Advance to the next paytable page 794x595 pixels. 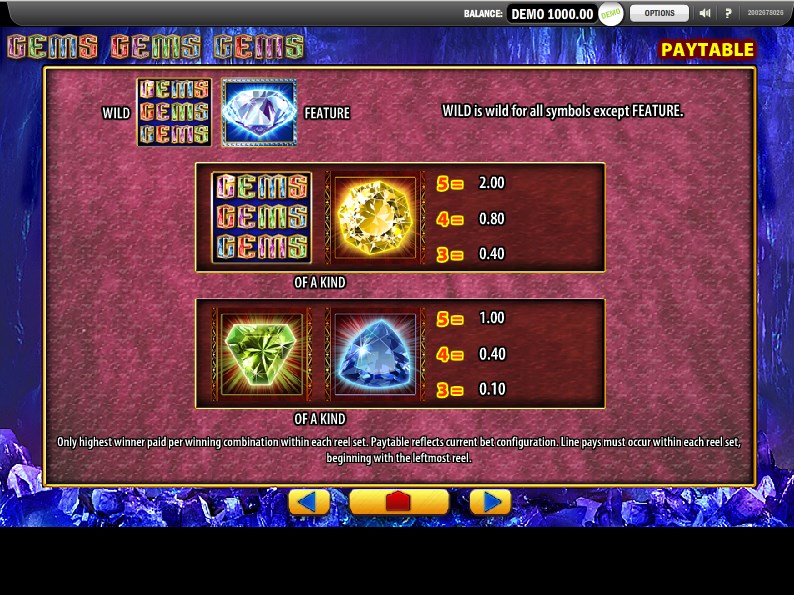coord(490,502)
